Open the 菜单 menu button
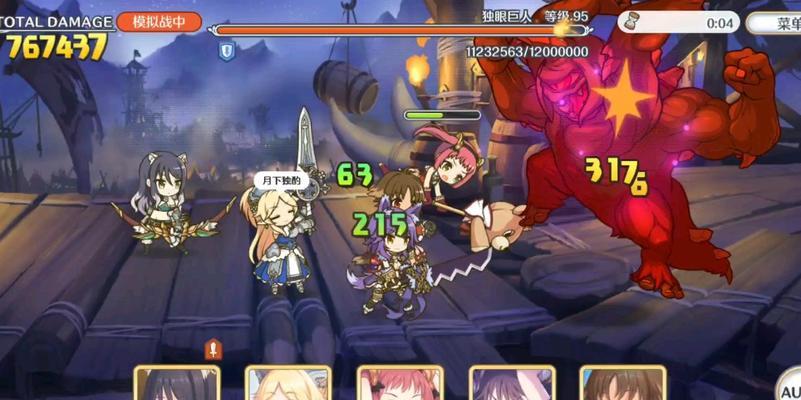Image resolution: width=801 pixels, height=400 pixels. pos(778,22)
